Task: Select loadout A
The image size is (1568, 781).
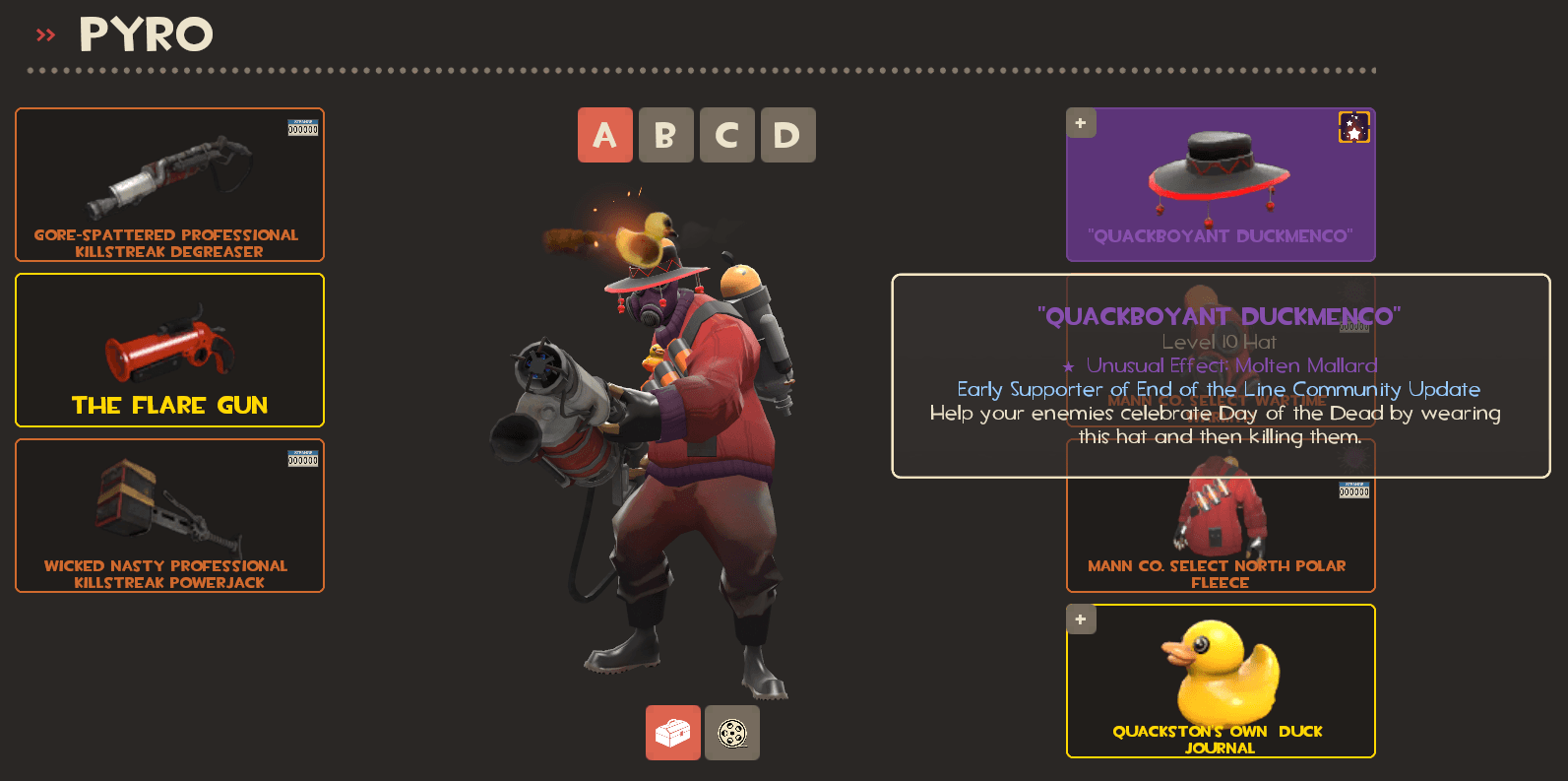Action: (605, 135)
